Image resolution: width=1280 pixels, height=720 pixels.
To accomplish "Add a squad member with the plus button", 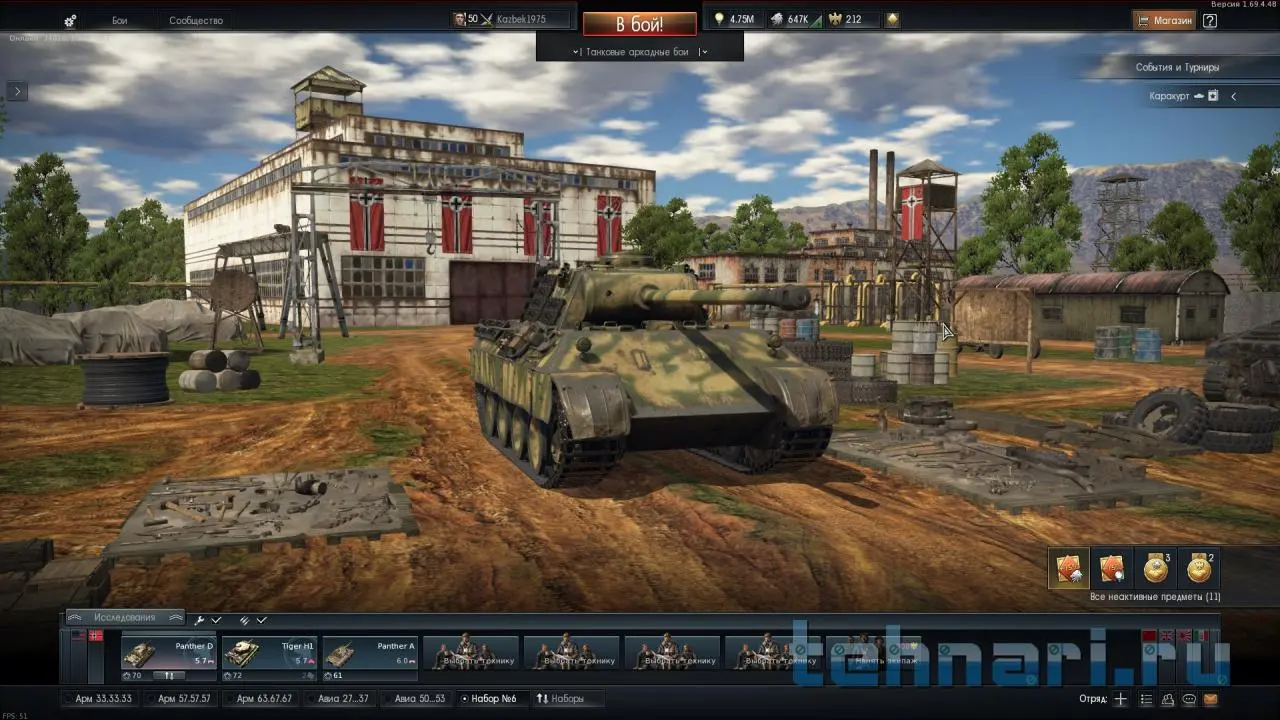I will (x=1121, y=699).
